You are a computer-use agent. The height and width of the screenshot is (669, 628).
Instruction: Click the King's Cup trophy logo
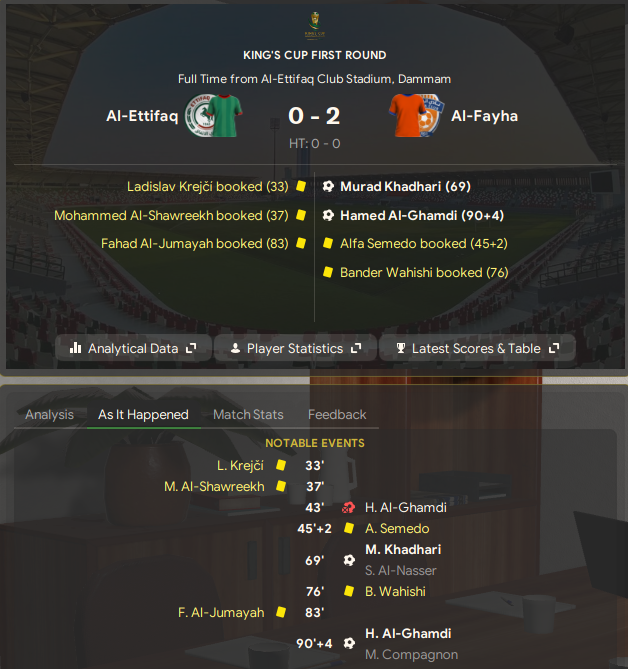314,24
